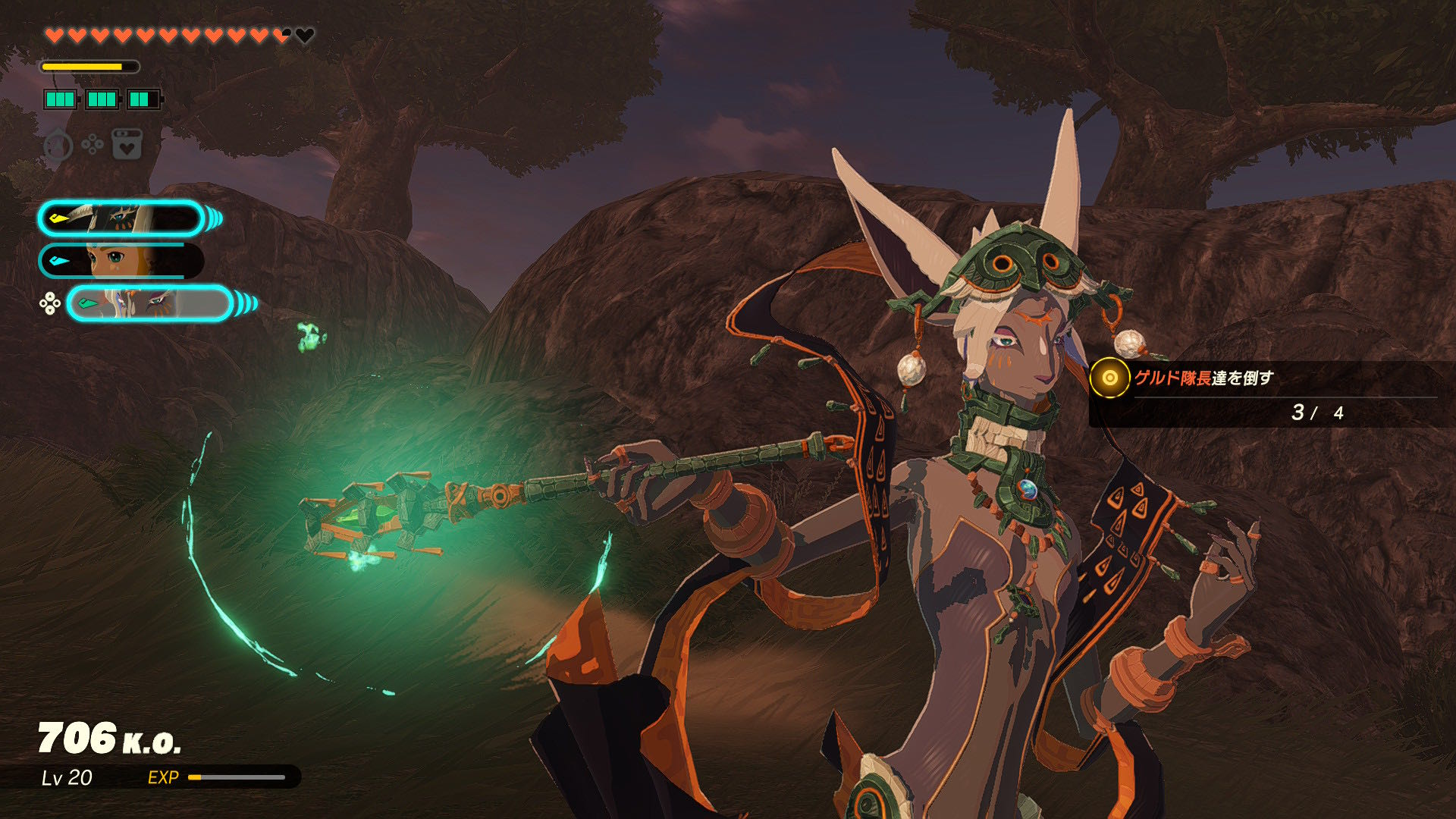The image size is (1456, 819).
Task: Click the faded compass-shaped icon
Action: pos(58,145)
